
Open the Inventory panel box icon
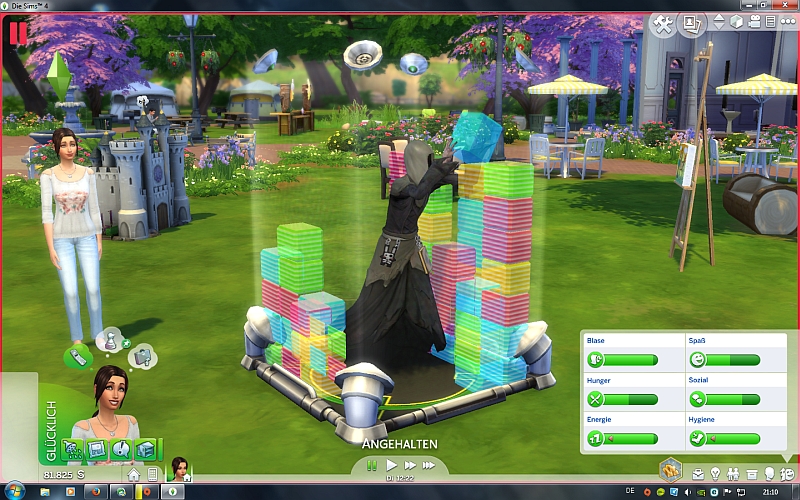click(751, 472)
